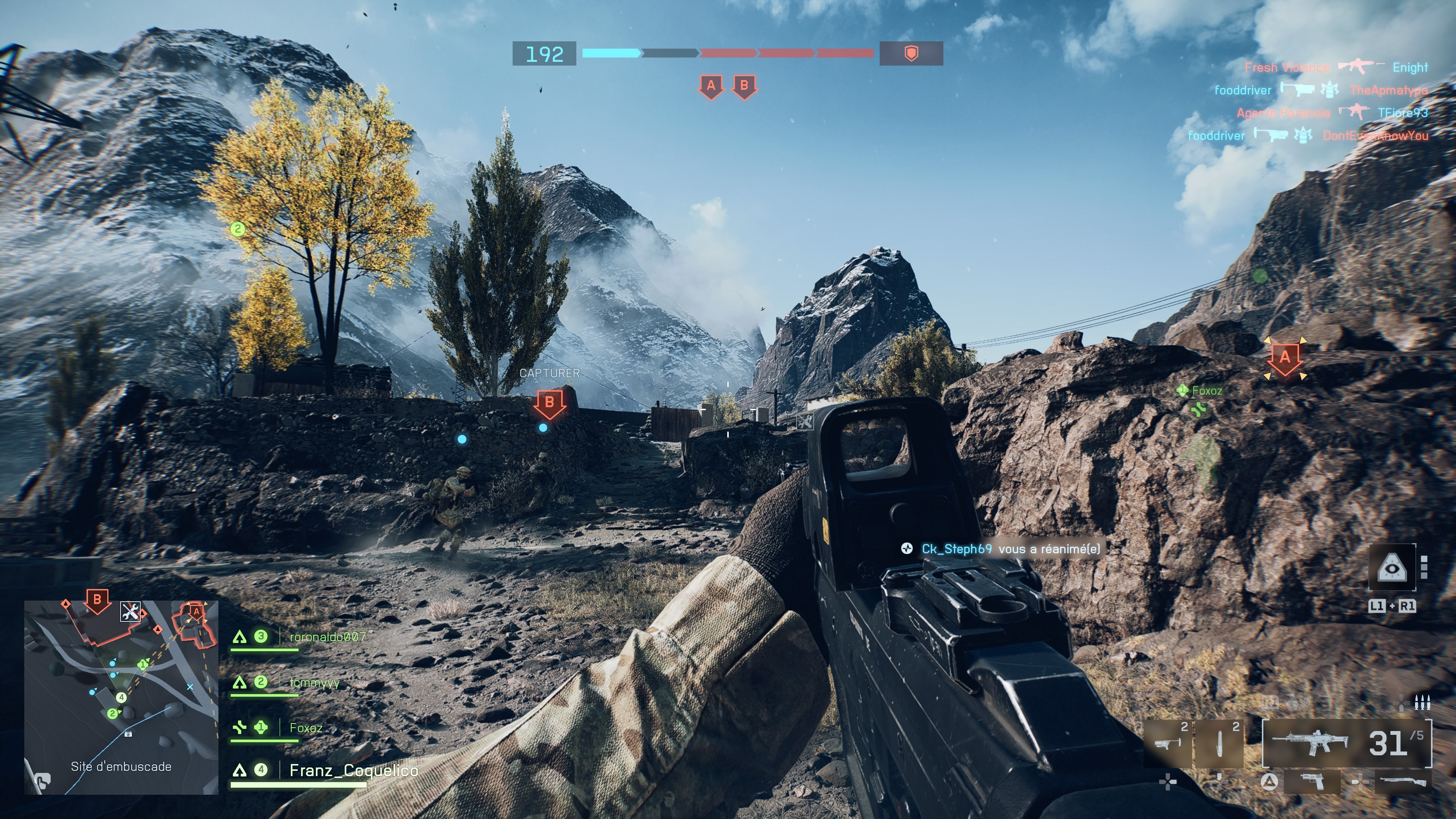Choose squad member tcmmyyy in squad list
The height and width of the screenshot is (819, 1456).
point(314,683)
